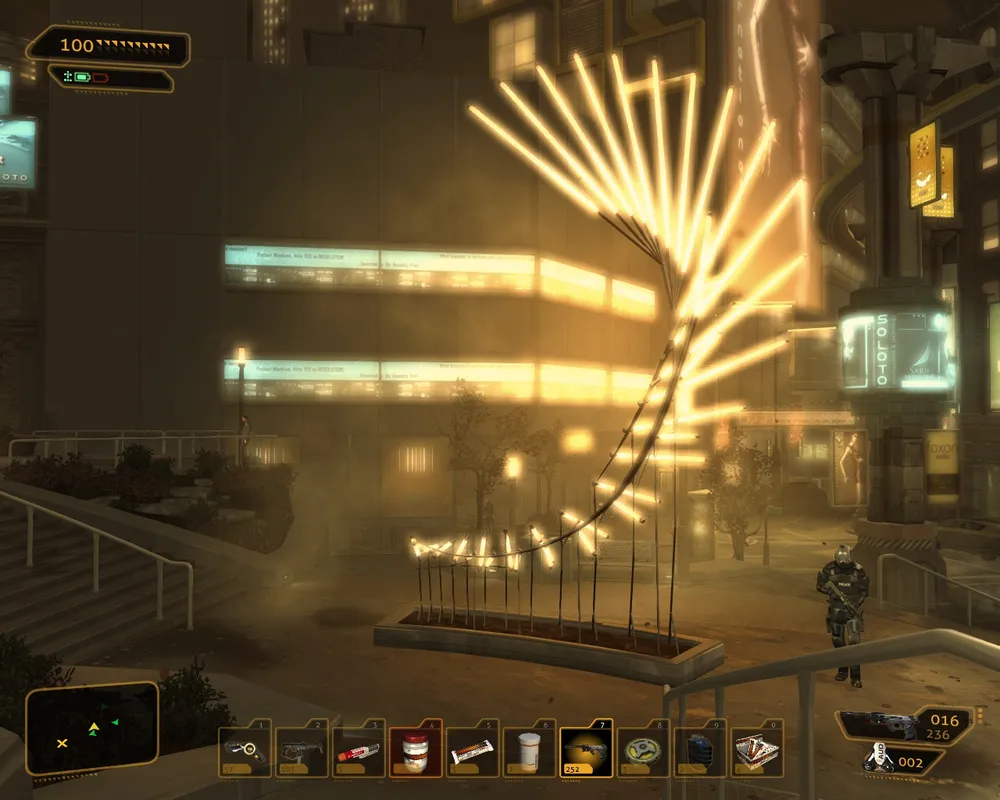
Task: Use the painkiller bottle in slot 6
Action: tap(528, 751)
